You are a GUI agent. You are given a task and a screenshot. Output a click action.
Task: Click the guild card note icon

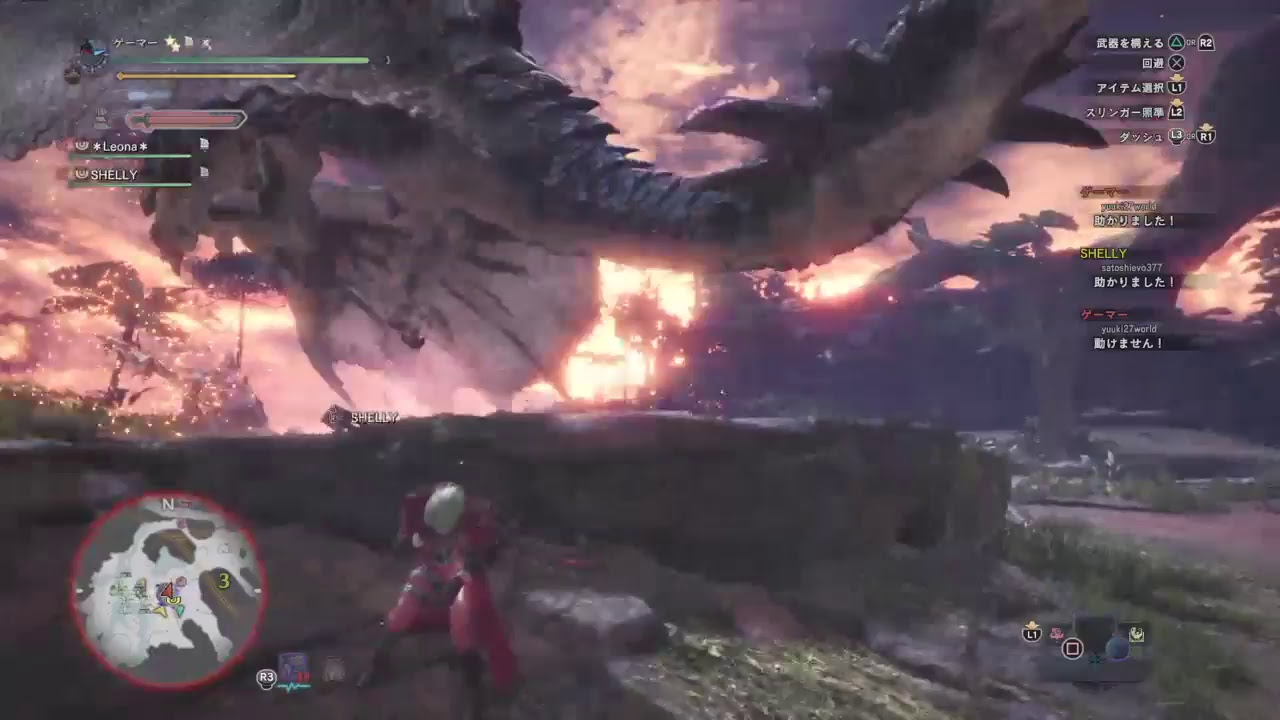[x=188, y=41]
